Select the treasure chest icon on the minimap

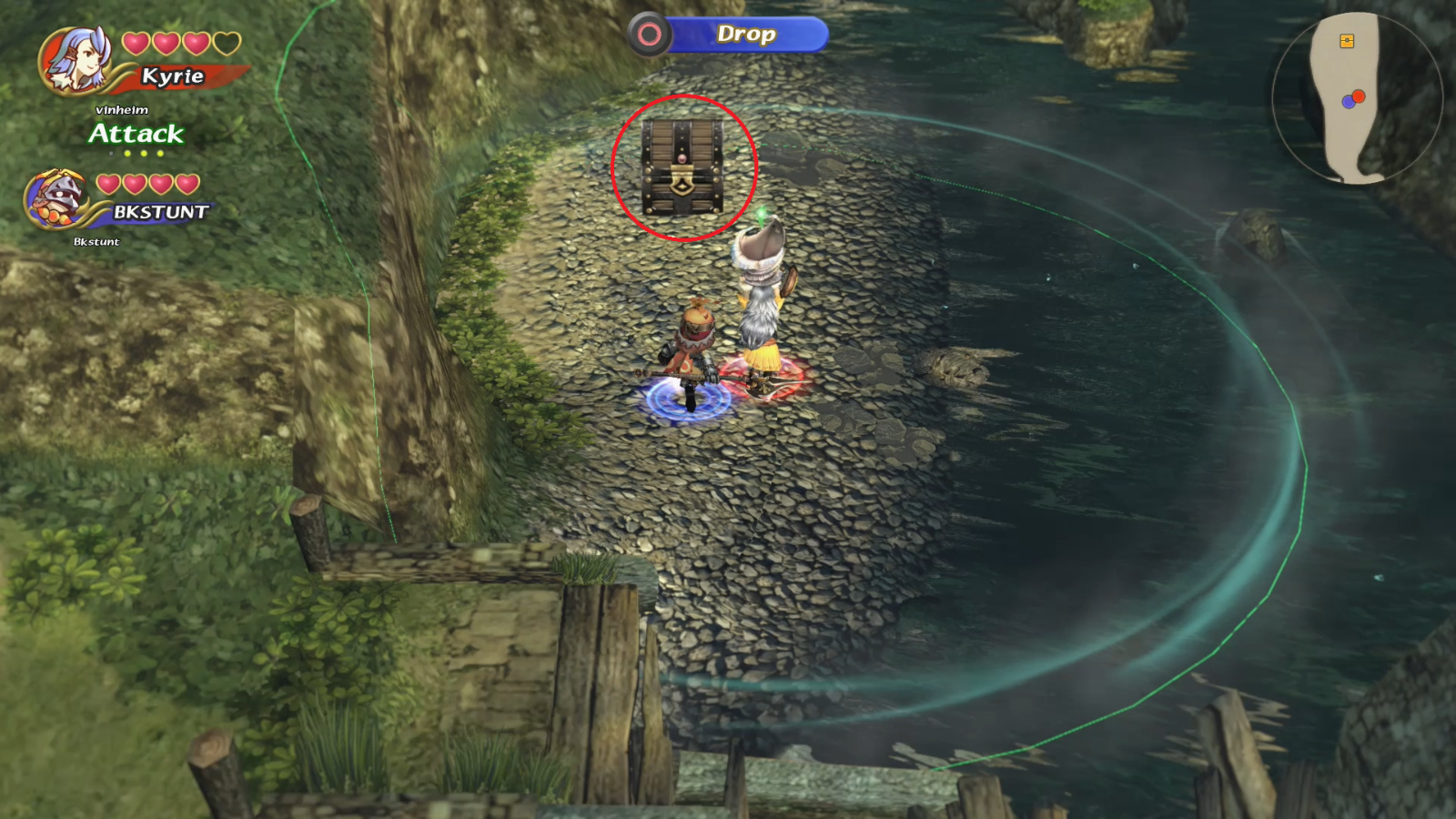pos(1346,40)
